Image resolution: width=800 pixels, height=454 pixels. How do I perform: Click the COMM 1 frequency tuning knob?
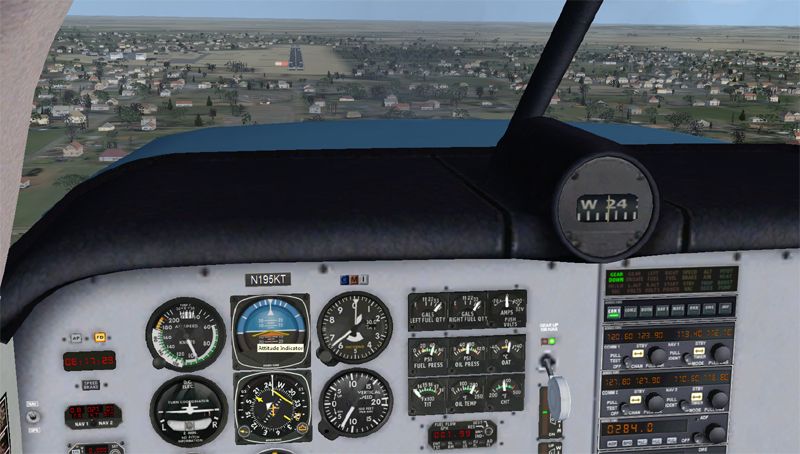click(x=657, y=355)
